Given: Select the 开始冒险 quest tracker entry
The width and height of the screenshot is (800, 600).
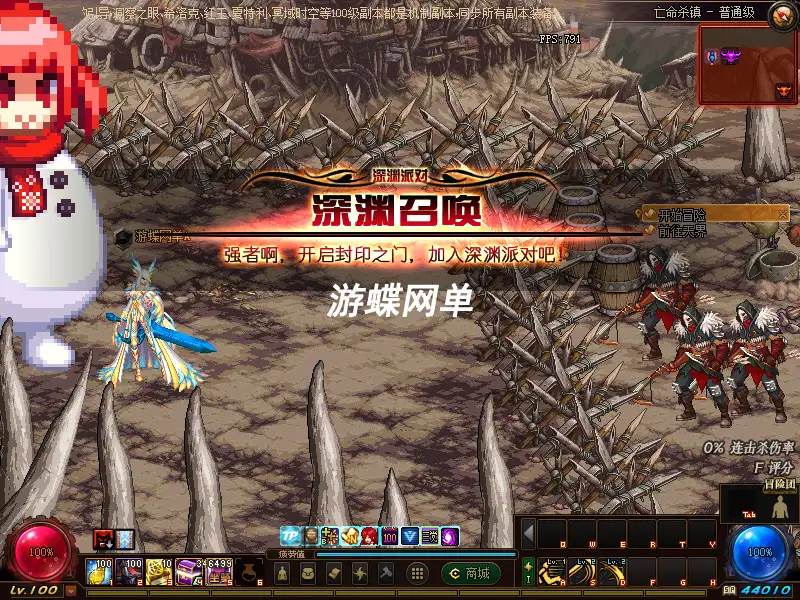Looking at the screenshot, I should point(688,214).
